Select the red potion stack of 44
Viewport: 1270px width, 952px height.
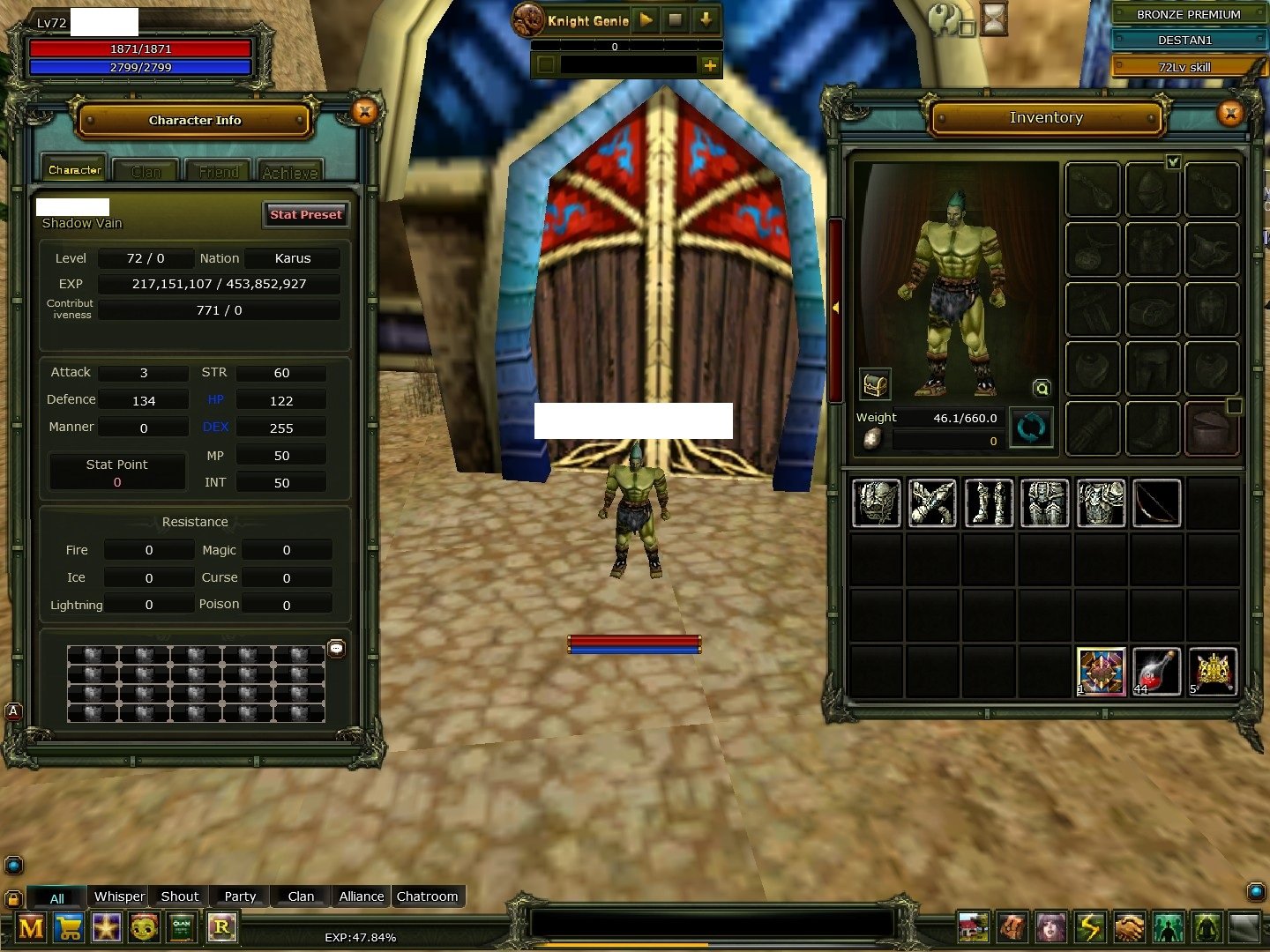(x=1156, y=672)
